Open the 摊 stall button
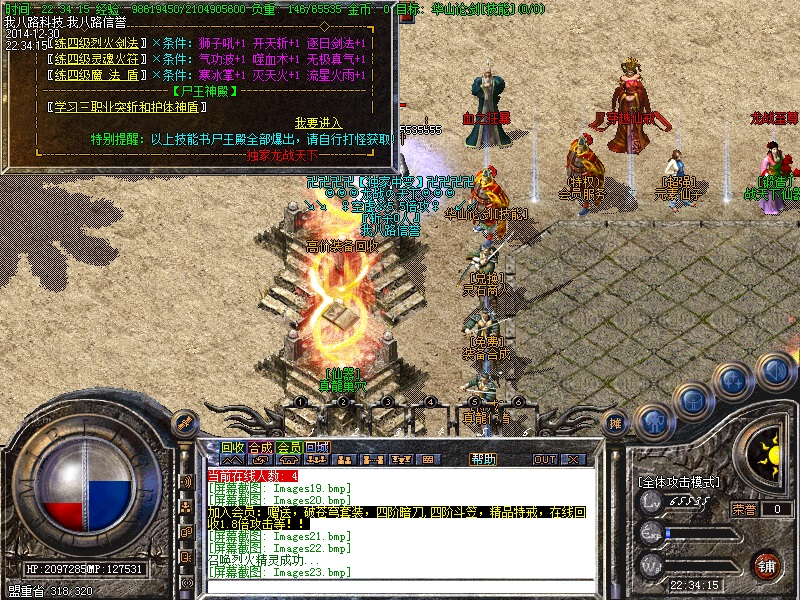 click(x=616, y=423)
